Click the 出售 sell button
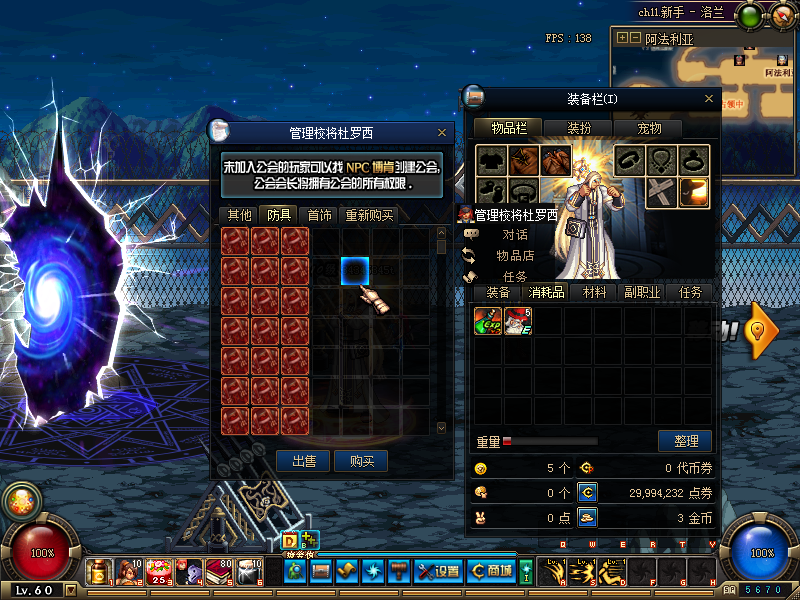Viewport: 800px width, 600px height. pyautogui.click(x=304, y=461)
